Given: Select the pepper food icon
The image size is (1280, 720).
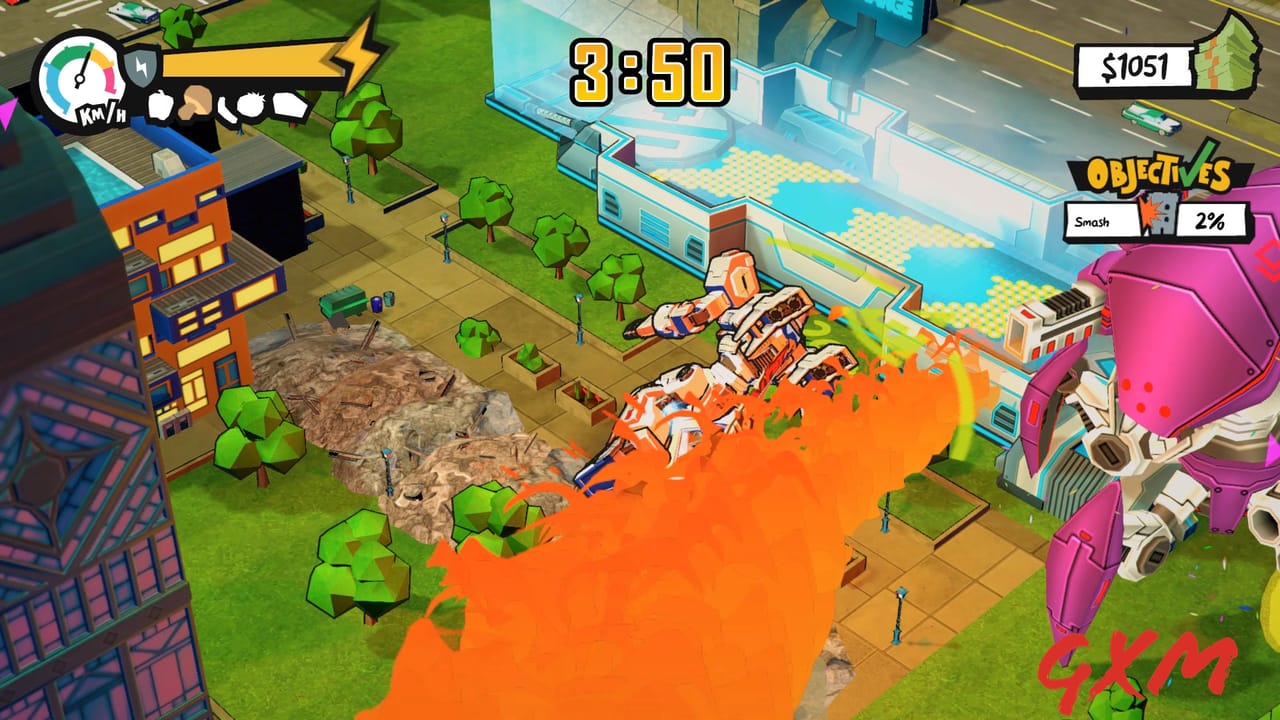Looking at the screenshot, I should click(160, 105).
